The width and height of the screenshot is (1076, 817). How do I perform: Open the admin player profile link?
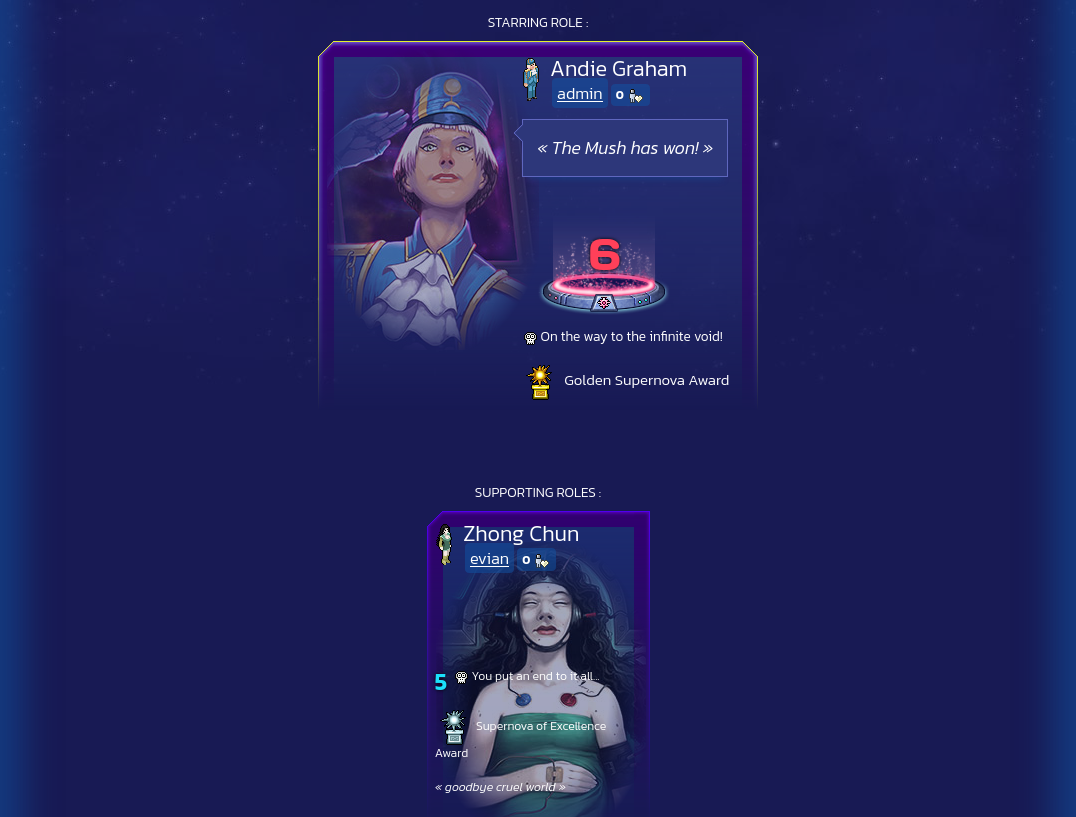point(580,94)
